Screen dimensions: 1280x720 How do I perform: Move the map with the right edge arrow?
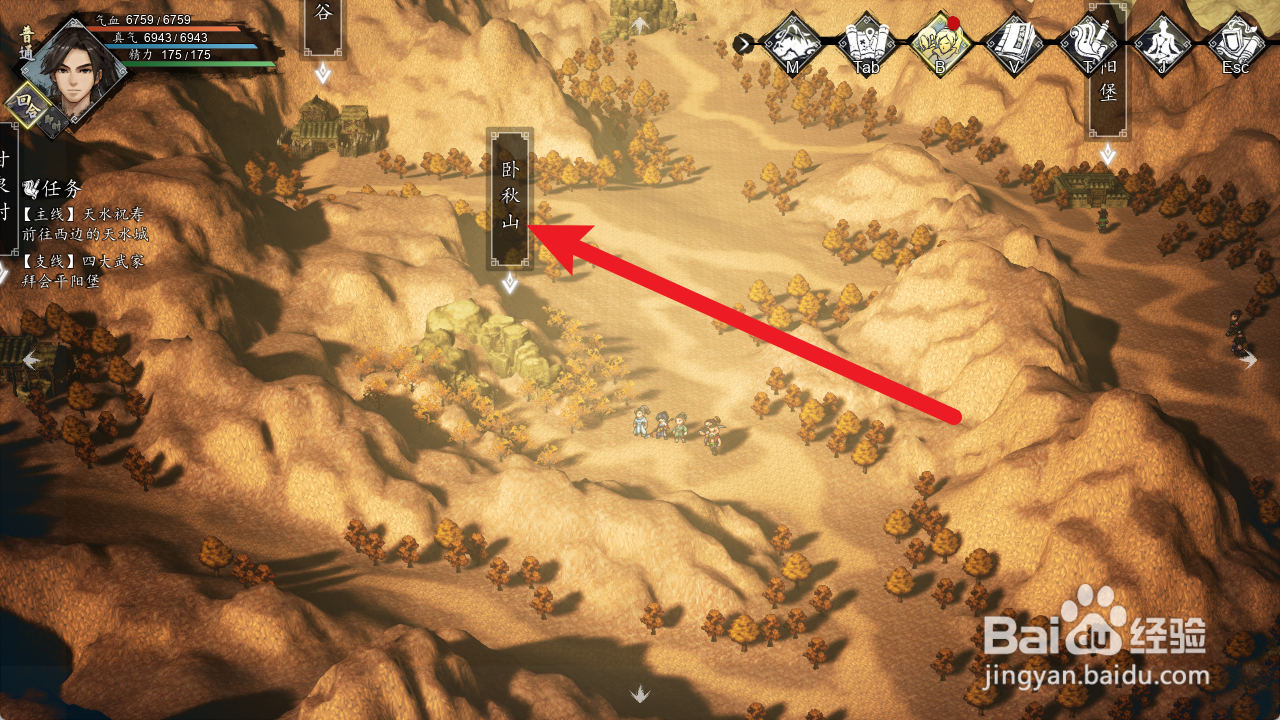[1249, 360]
